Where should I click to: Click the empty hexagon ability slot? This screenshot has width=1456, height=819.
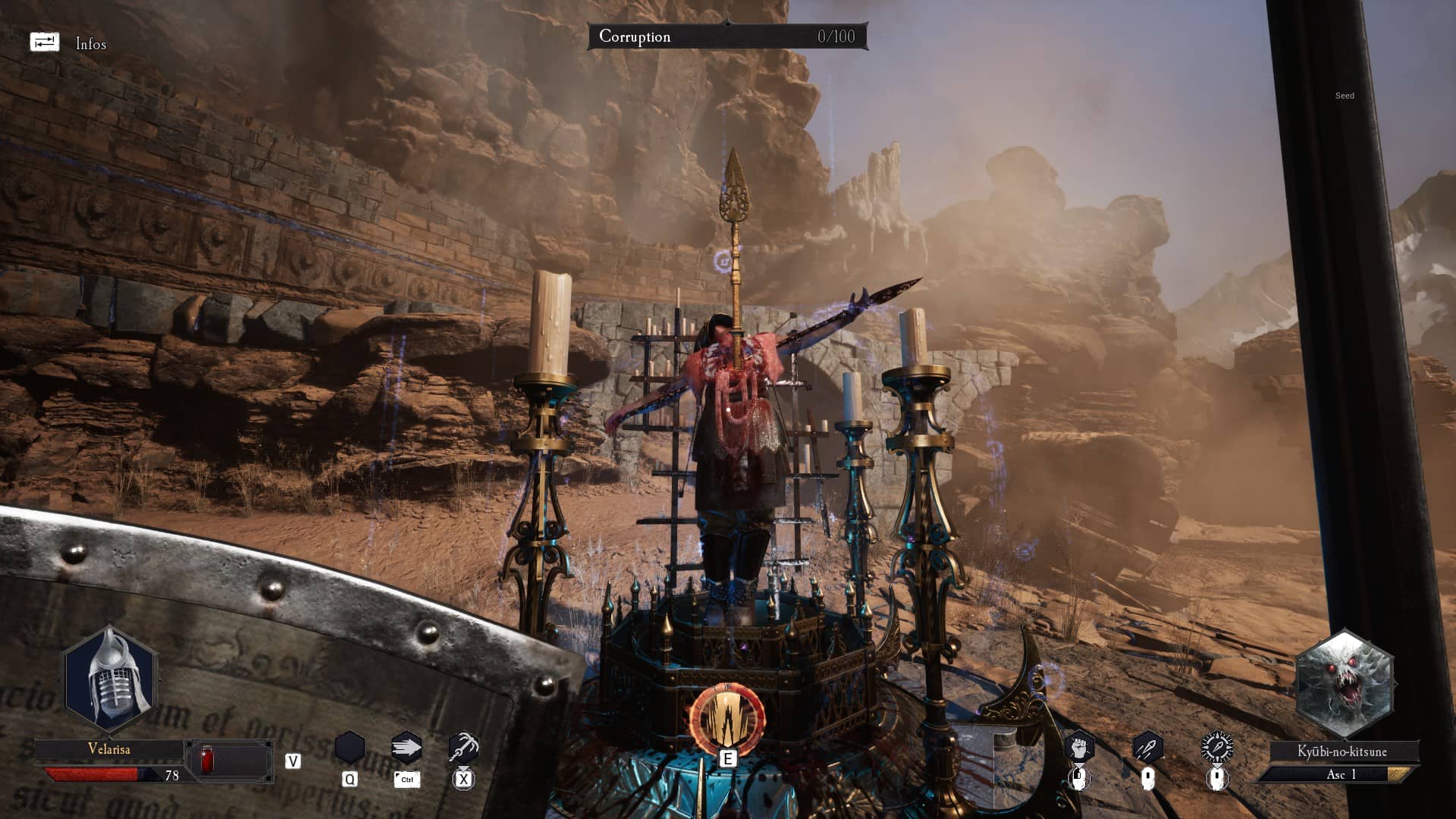(350, 748)
